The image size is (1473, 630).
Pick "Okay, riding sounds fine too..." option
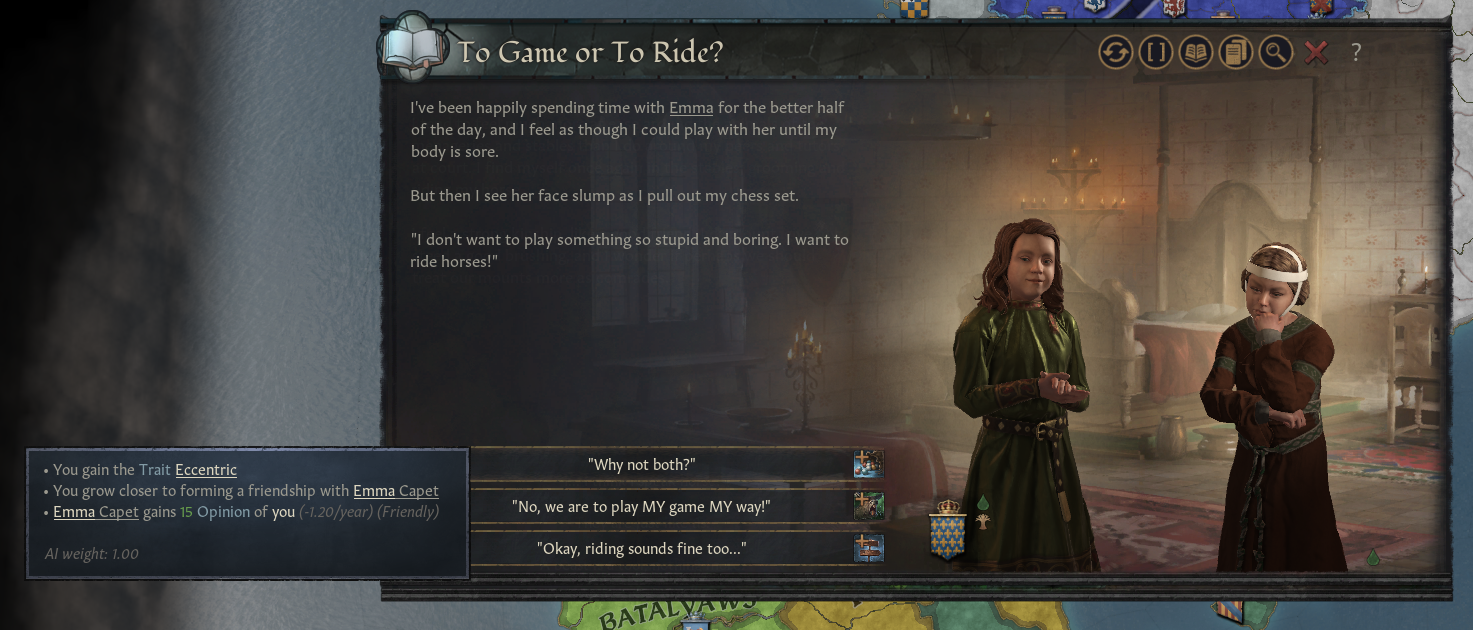(x=641, y=549)
